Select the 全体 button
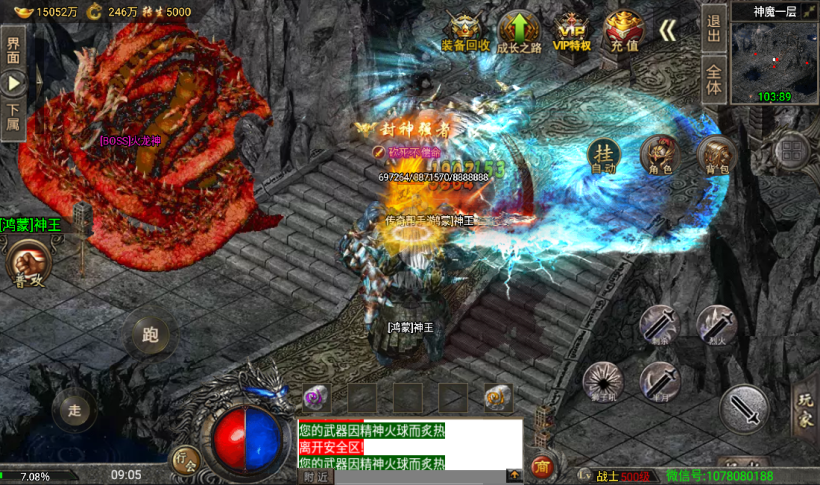820x485 pixels. point(713,79)
